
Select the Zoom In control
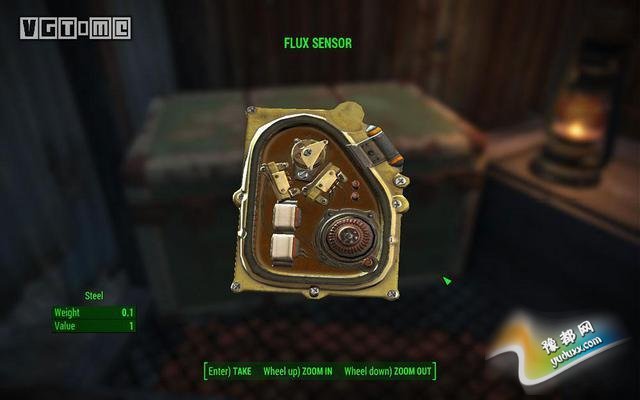point(298,372)
